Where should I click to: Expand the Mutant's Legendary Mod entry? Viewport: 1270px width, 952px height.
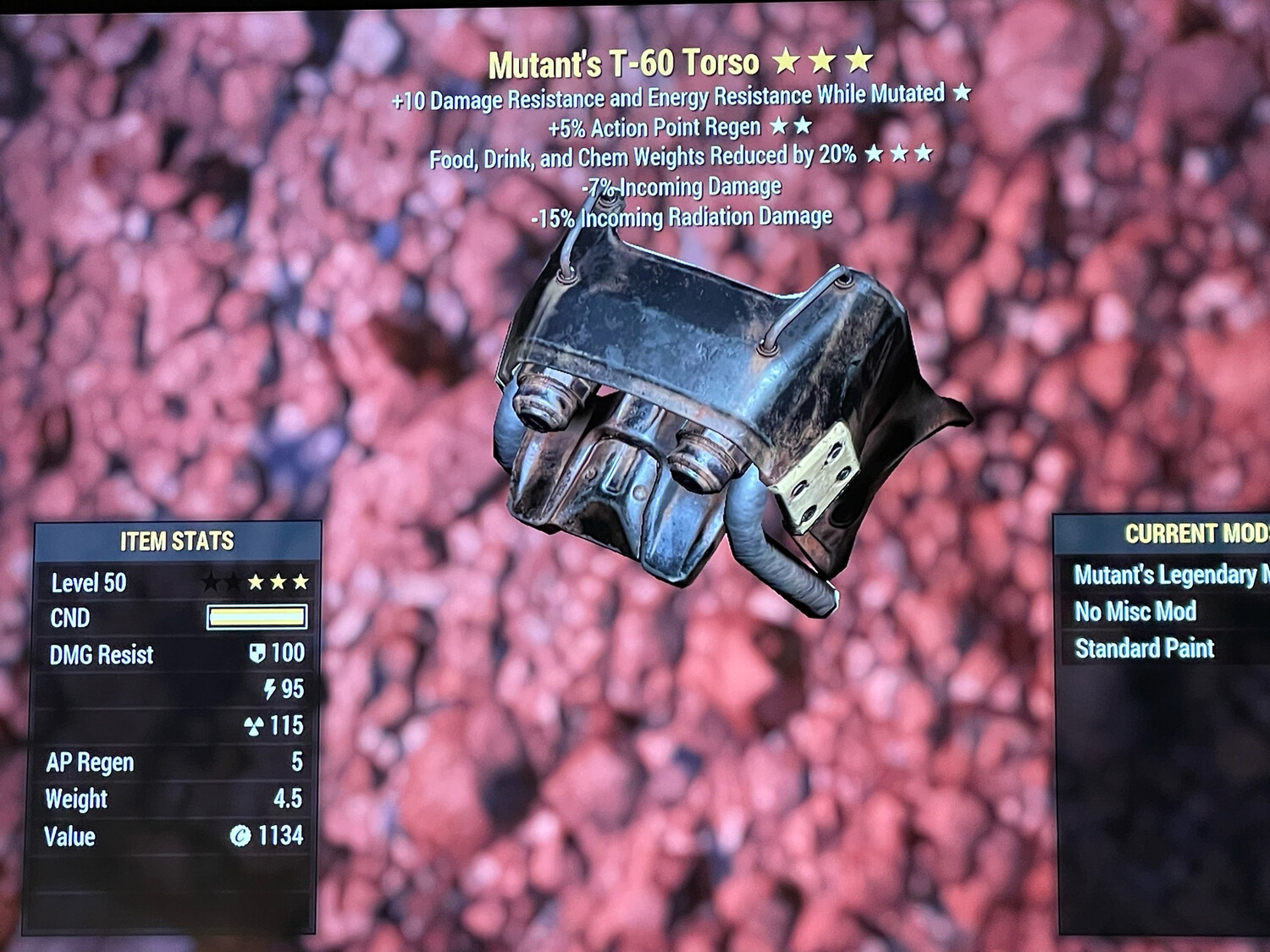[1168, 573]
